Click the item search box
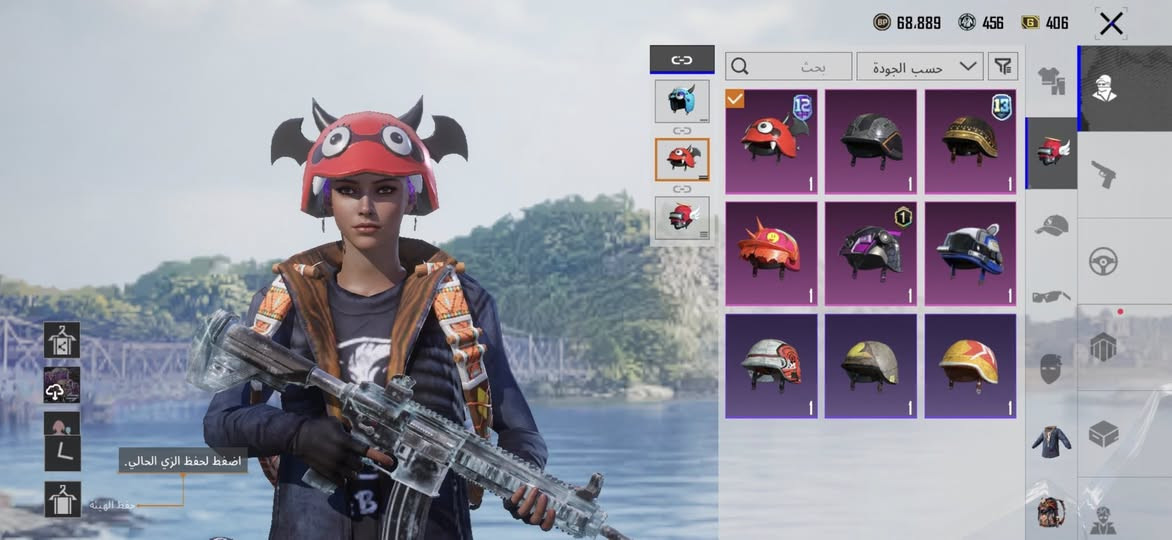 pos(789,67)
